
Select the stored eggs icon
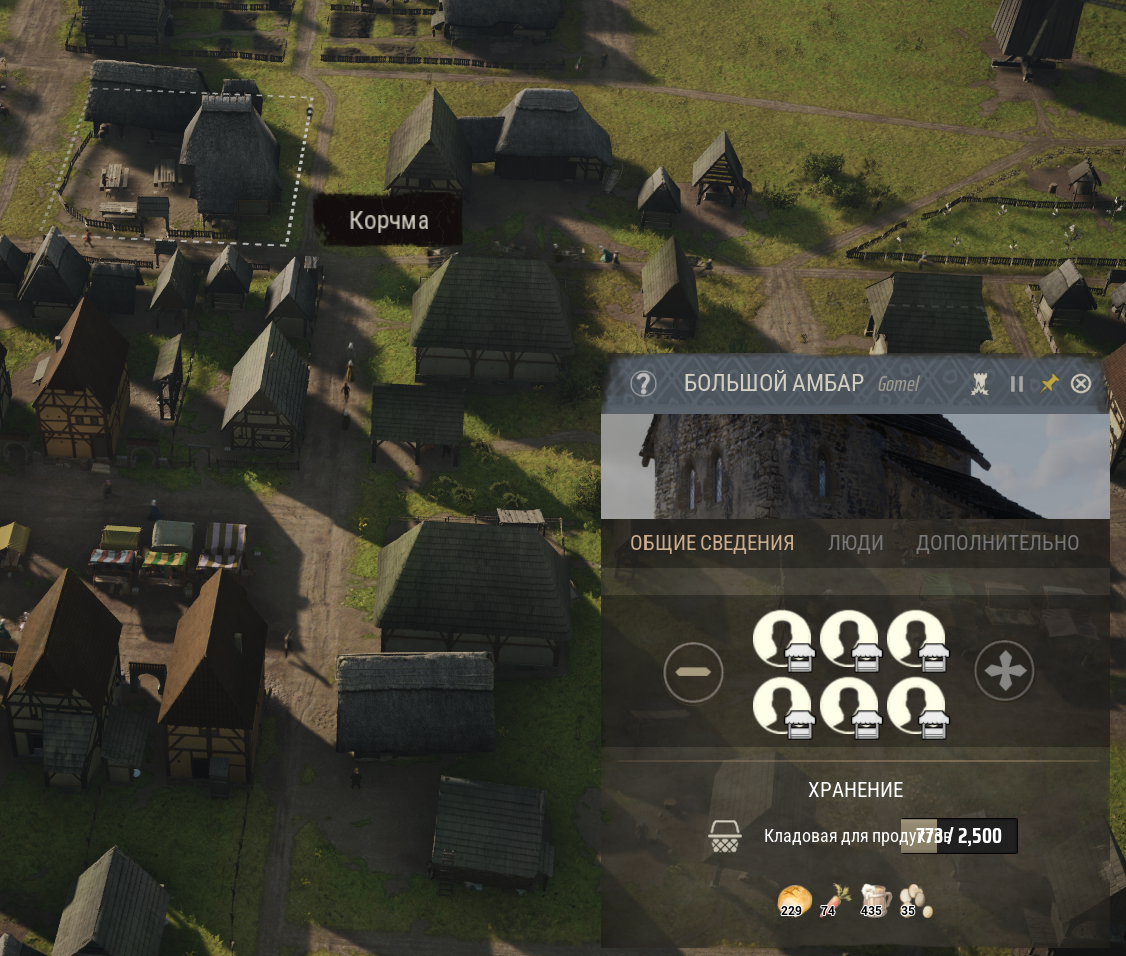point(913,900)
